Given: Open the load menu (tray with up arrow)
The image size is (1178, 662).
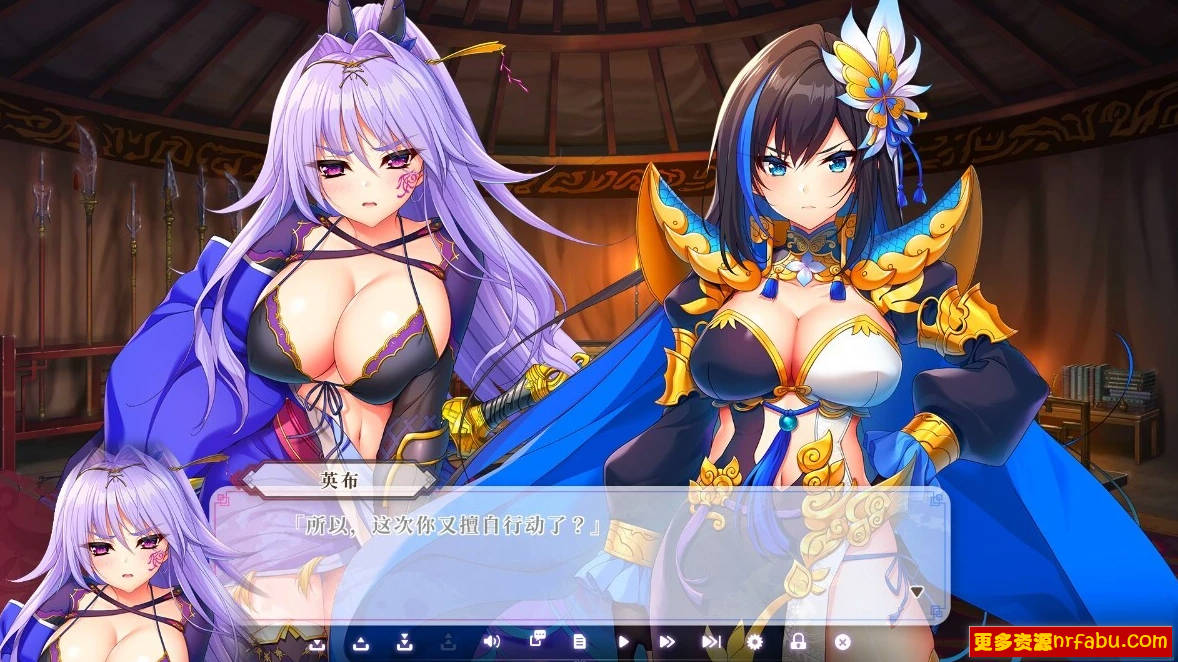Looking at the screenshot, I should point(361,642).
